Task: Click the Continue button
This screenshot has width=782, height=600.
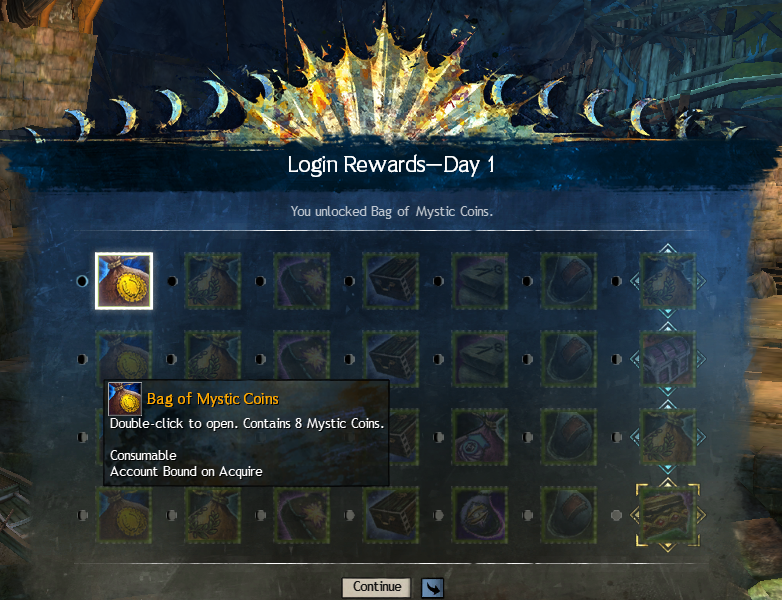Action: (x=376, y=587)
